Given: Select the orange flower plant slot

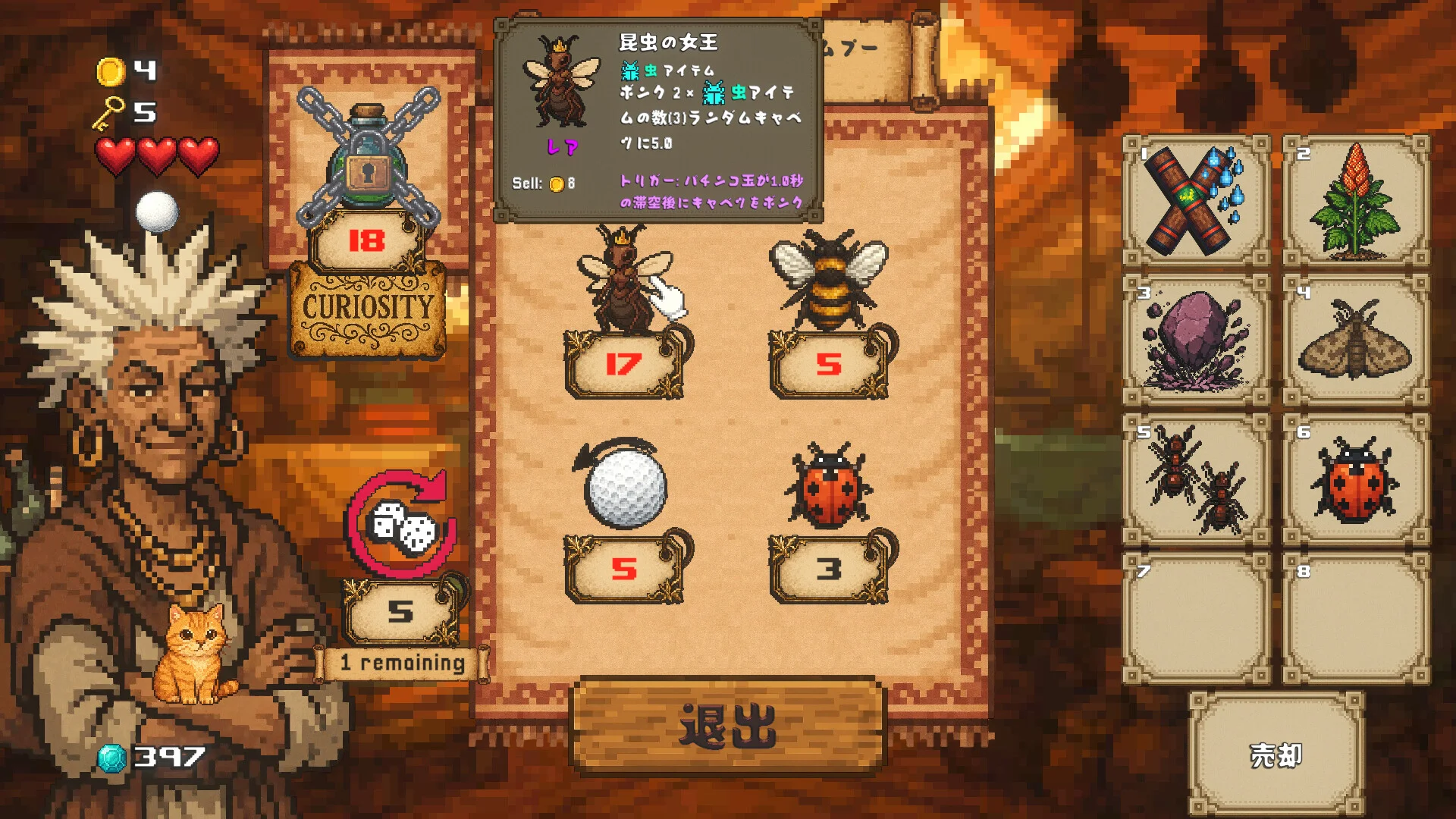Looking at the screenshot, I should coord(1356,201).
